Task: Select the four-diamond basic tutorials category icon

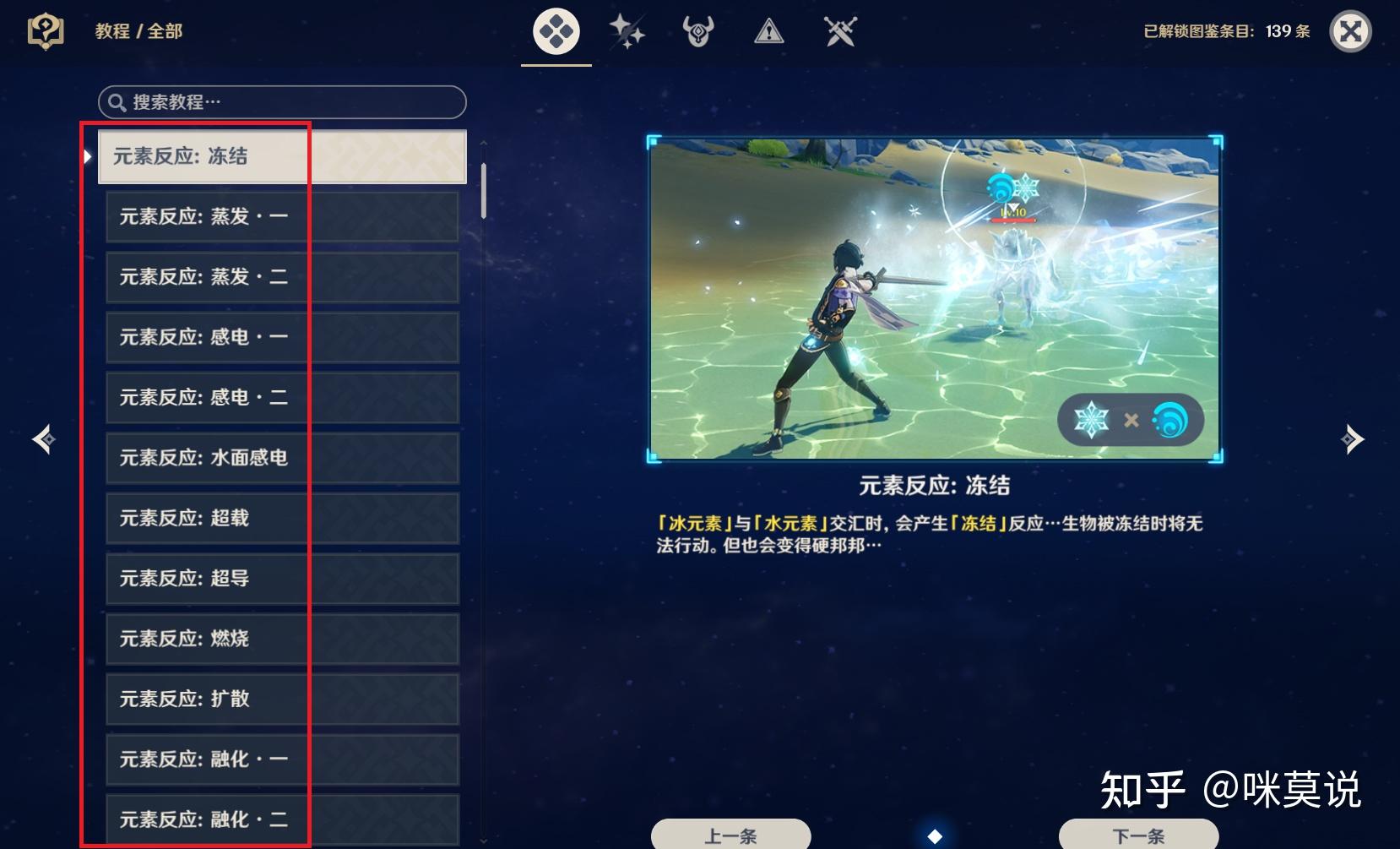Action: [556, 31]
